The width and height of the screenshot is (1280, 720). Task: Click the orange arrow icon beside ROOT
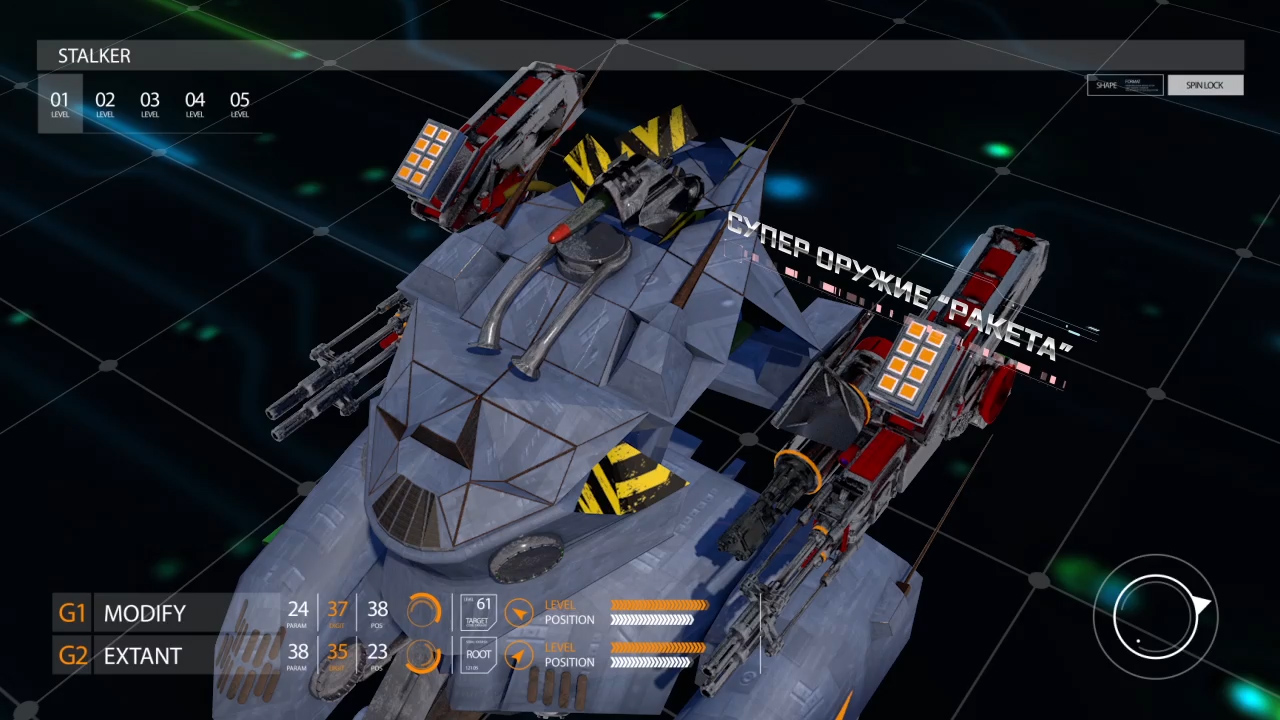click(518, 655)
